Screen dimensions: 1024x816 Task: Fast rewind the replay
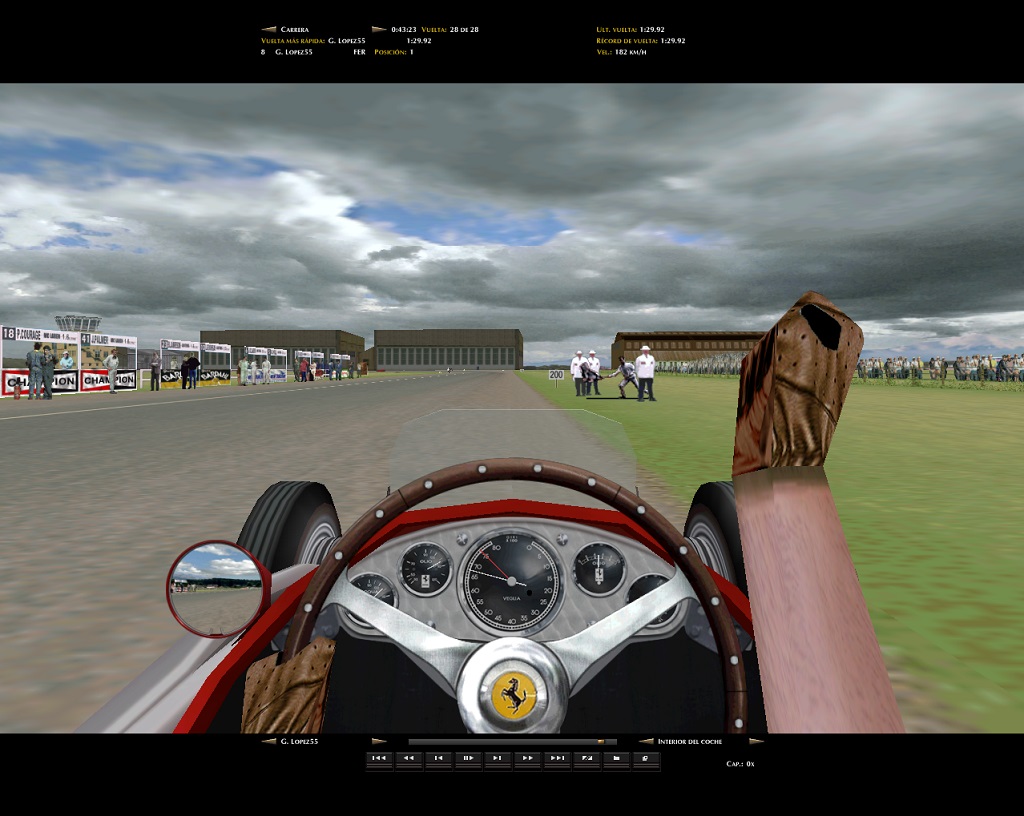[408, 759]
